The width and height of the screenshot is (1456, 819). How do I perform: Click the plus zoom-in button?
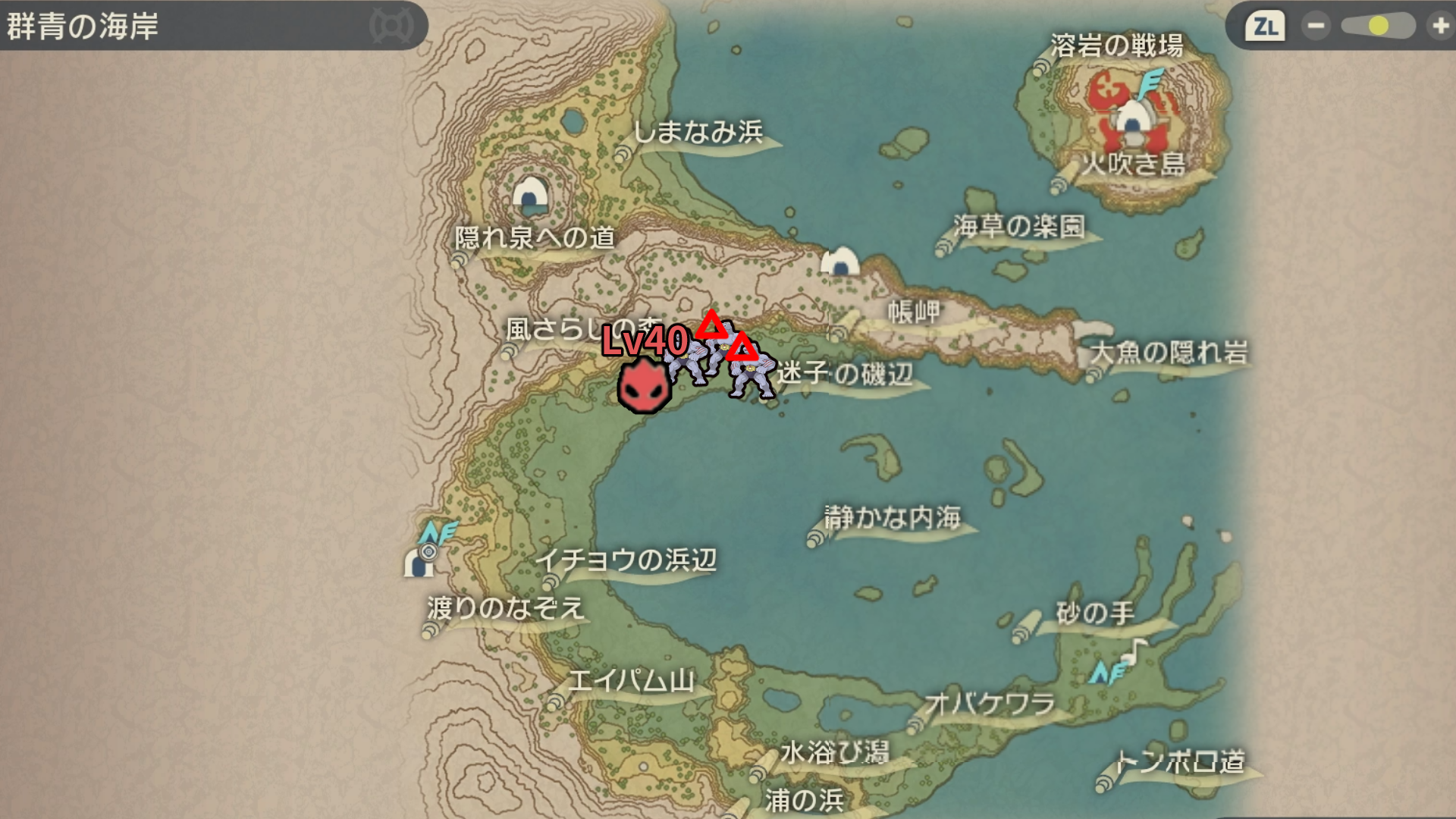point(1439,27)
